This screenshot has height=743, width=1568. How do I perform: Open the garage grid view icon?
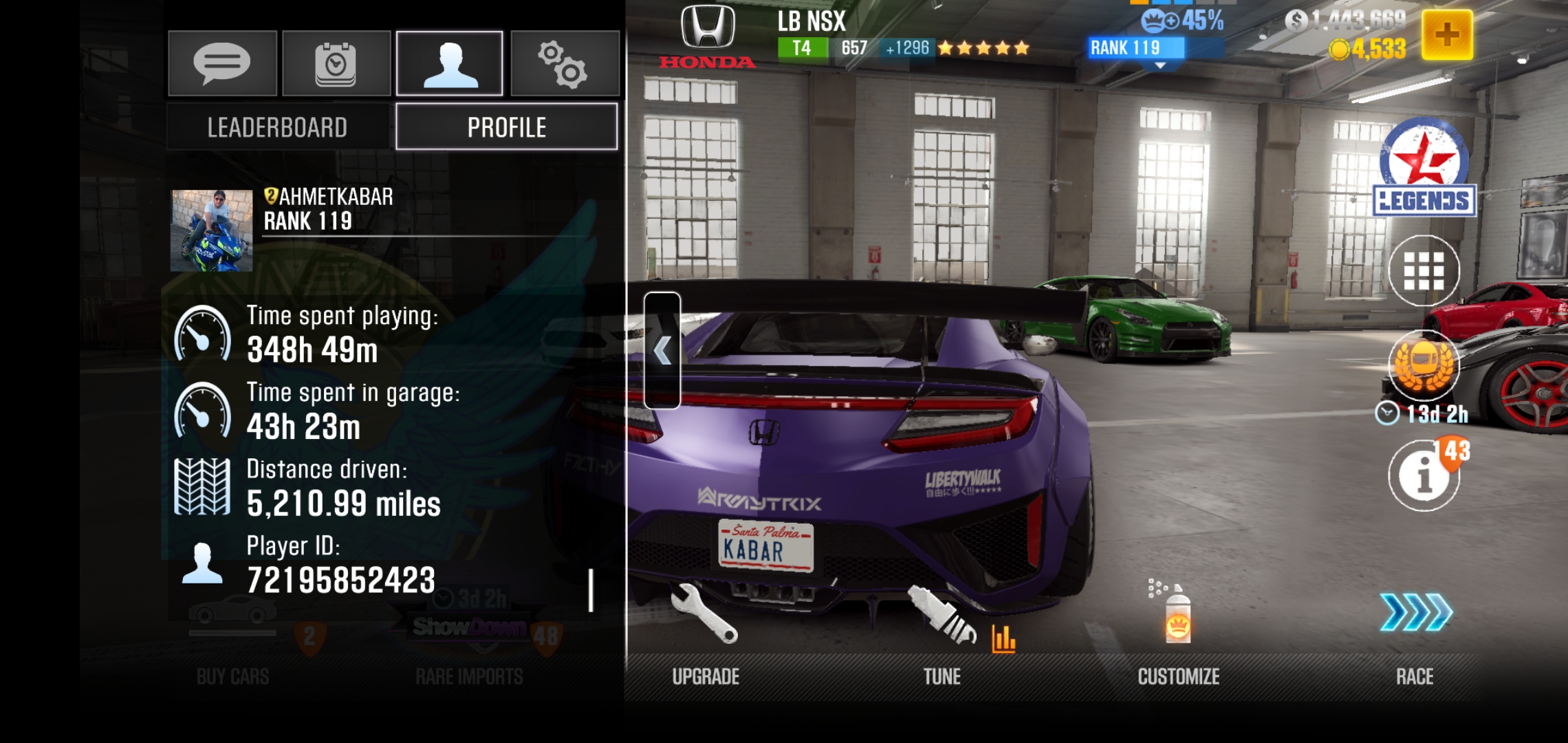1424,270
